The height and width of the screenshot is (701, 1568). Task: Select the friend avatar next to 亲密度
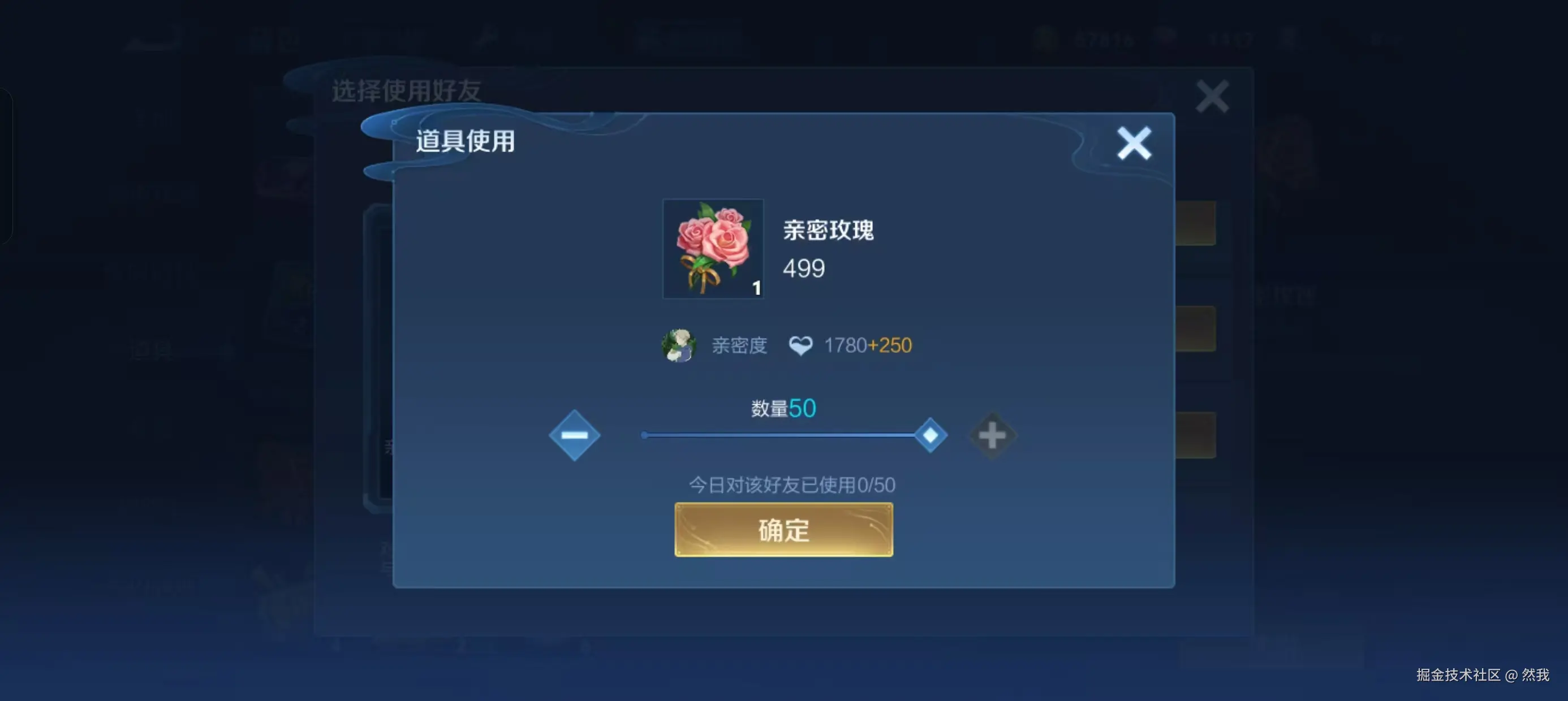[x=678, y=345]
